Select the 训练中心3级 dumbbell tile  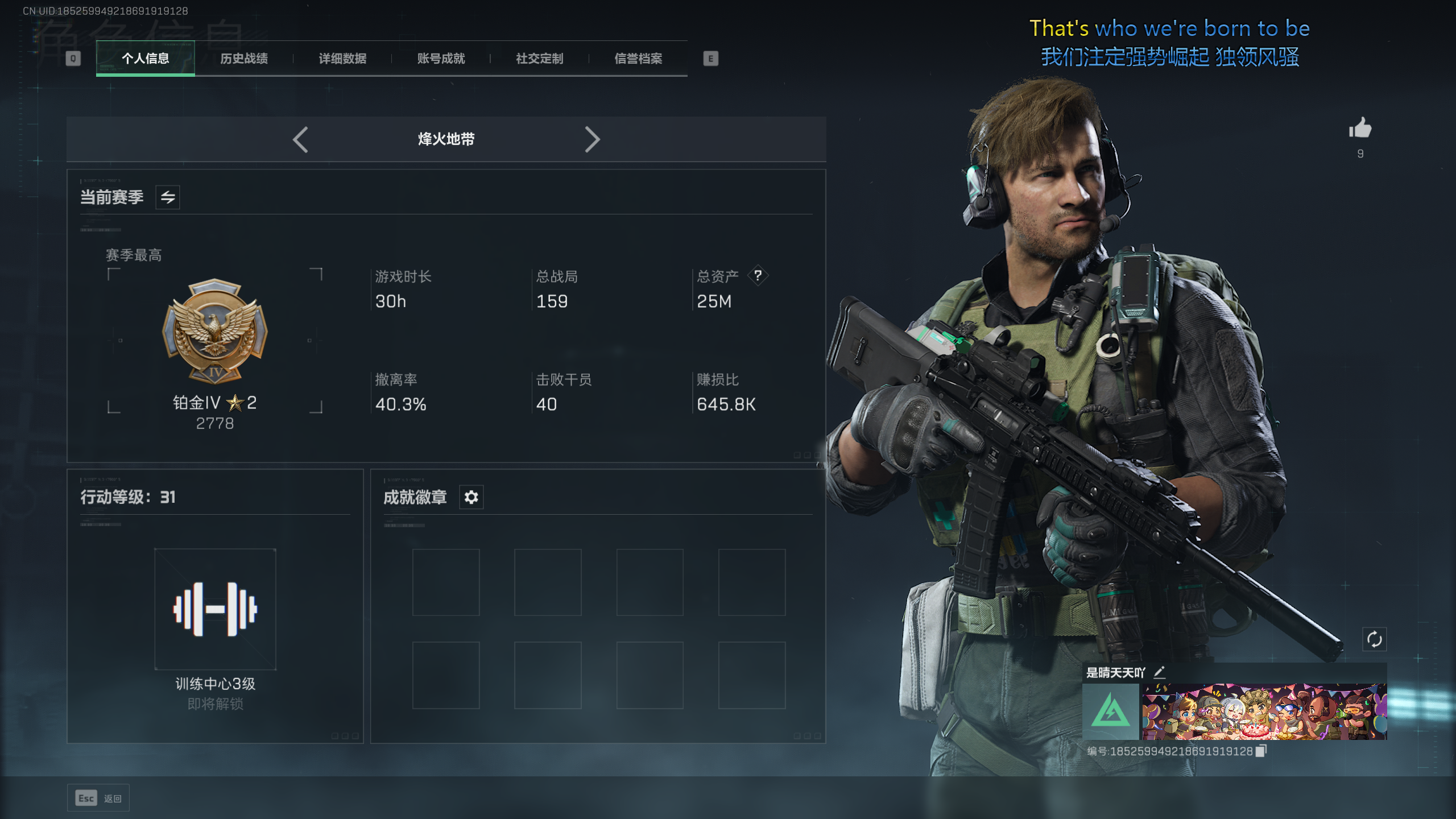pos(215,609)
